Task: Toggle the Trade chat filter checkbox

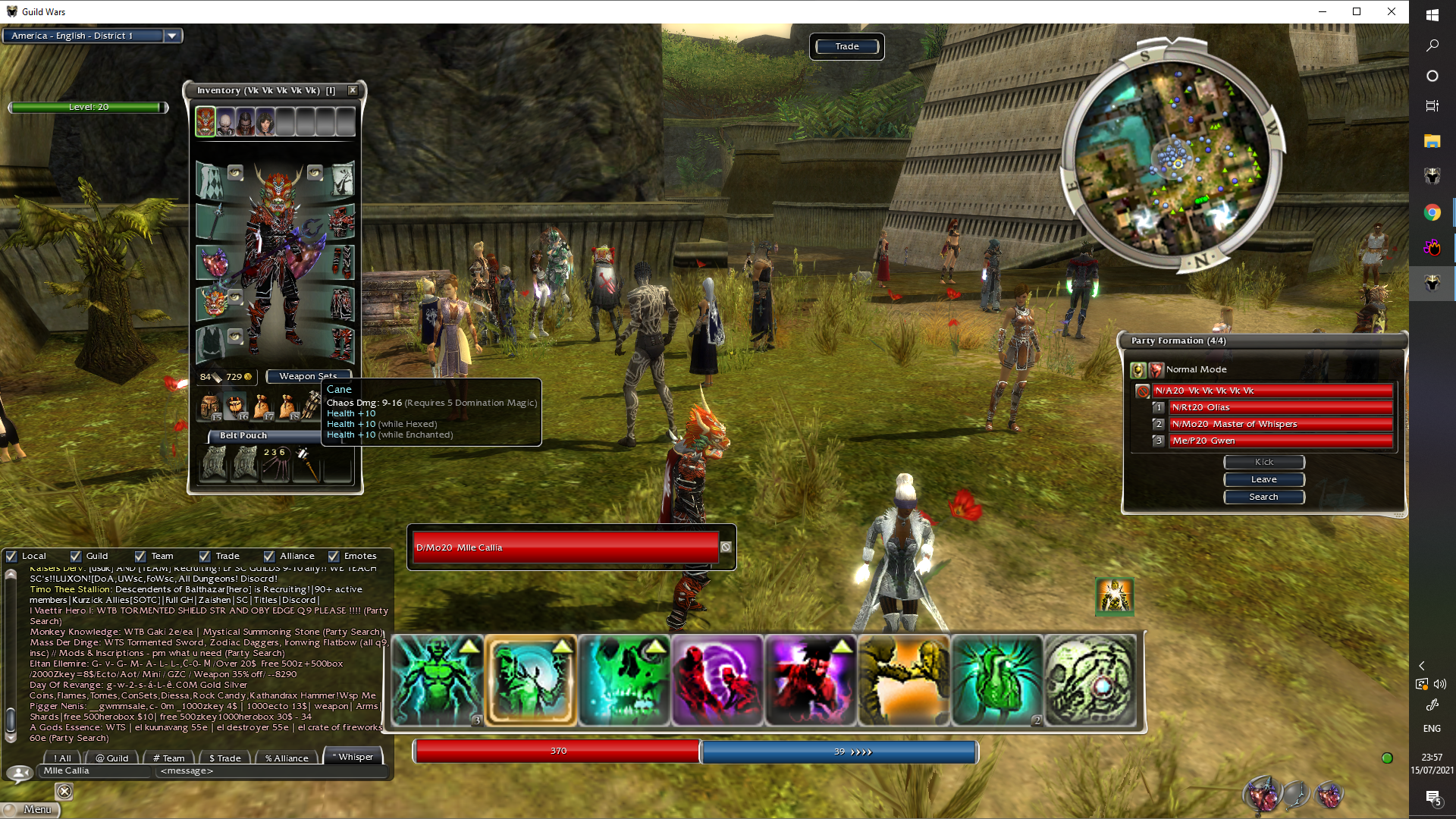Action: (x=205, y=556)
